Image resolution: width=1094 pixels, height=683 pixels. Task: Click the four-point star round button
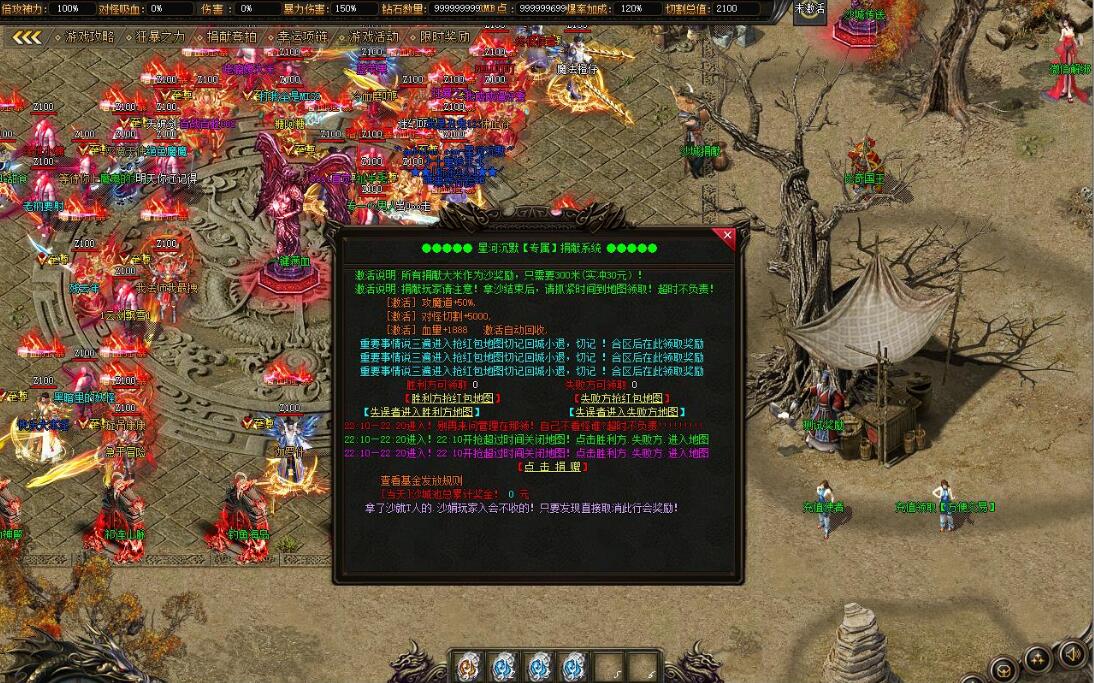1037,659
